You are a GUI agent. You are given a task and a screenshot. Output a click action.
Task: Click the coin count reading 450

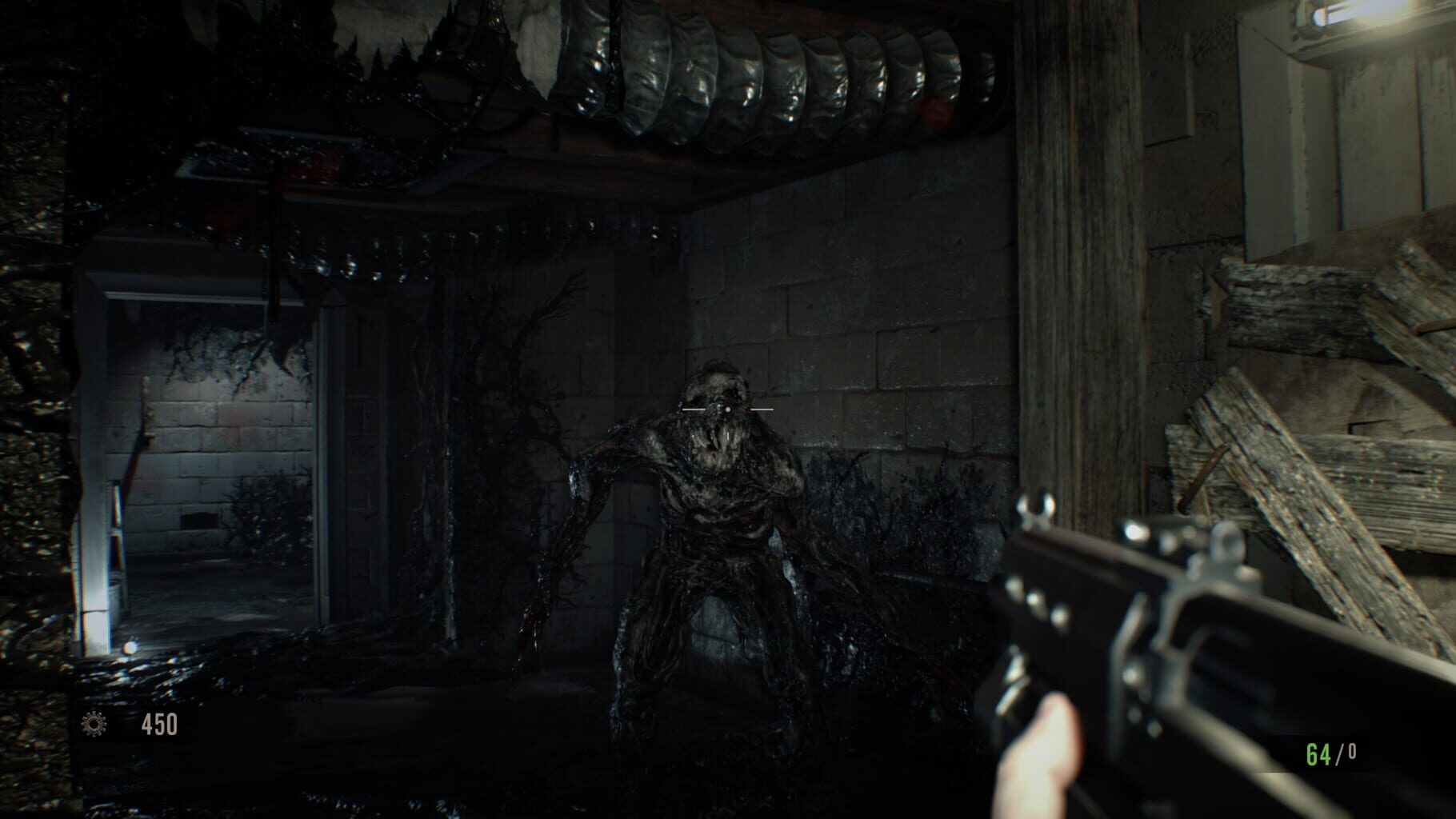[161, 724]
